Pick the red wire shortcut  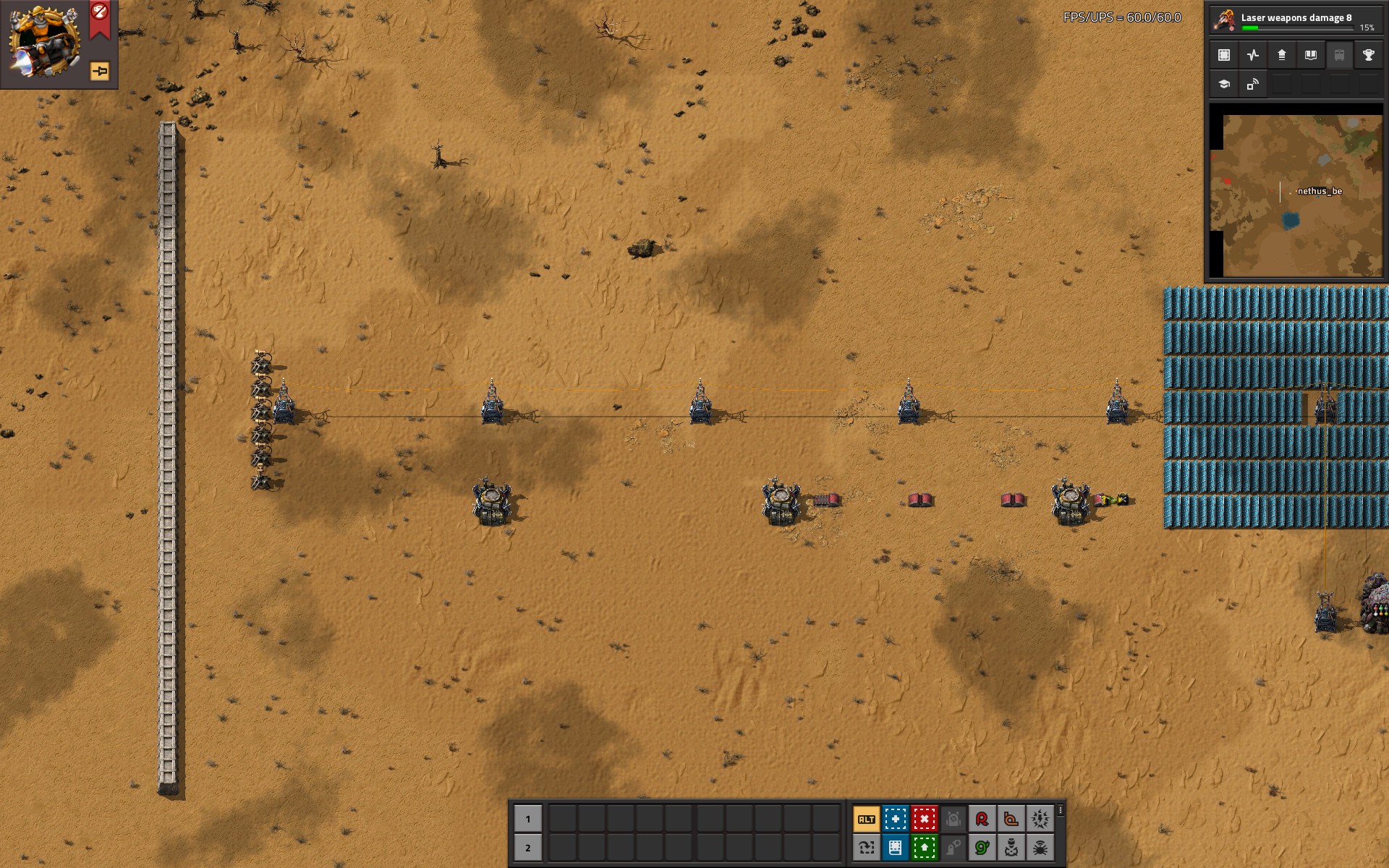click(982, 820)
